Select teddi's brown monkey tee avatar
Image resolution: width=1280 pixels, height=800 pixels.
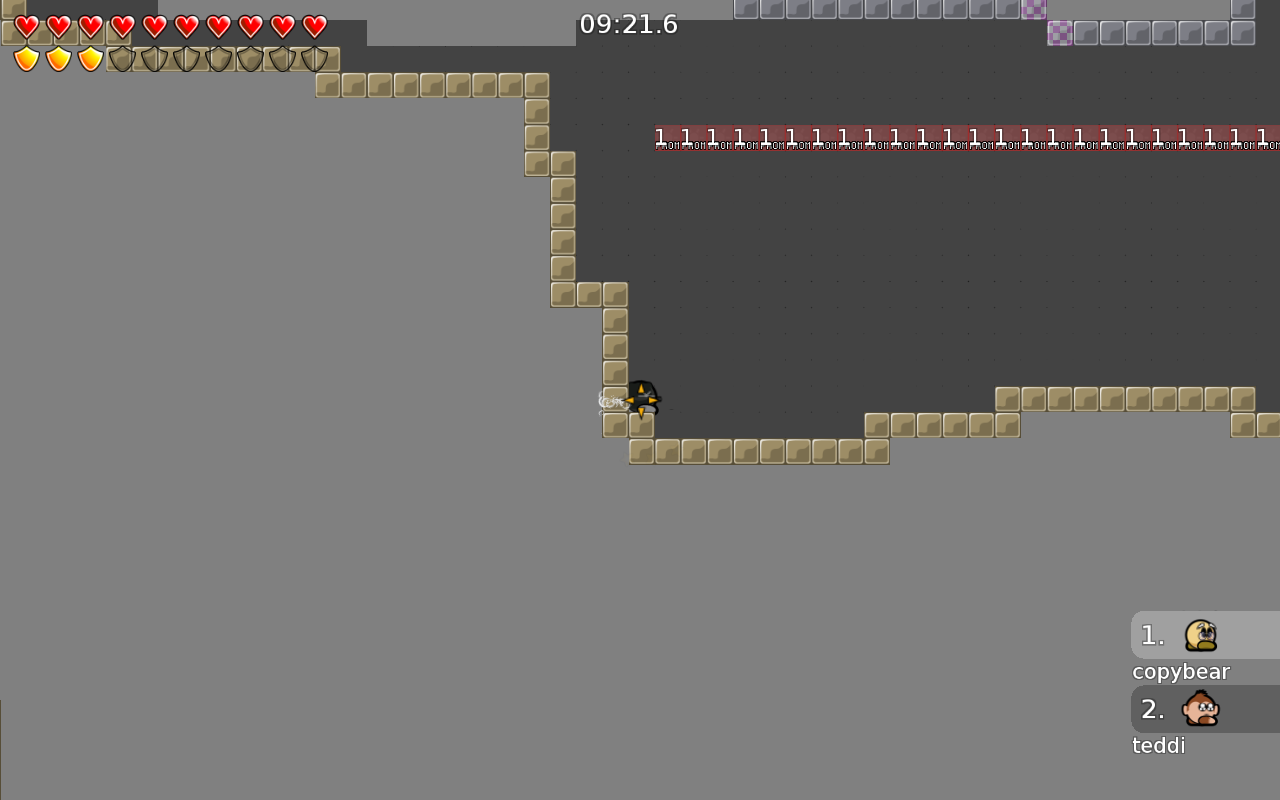(x=1199, y=709)
